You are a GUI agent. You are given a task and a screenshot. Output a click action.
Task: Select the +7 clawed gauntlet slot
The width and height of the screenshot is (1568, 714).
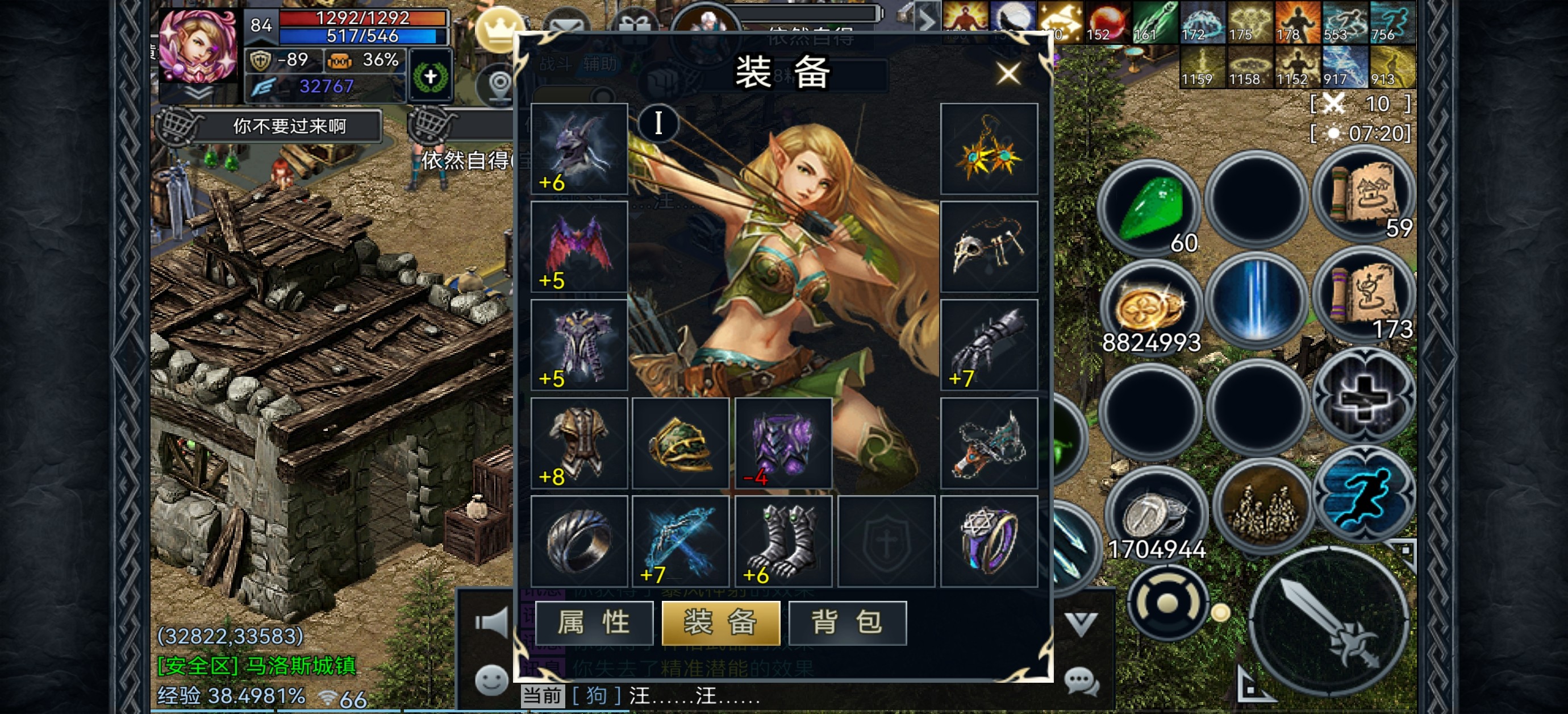989,345
